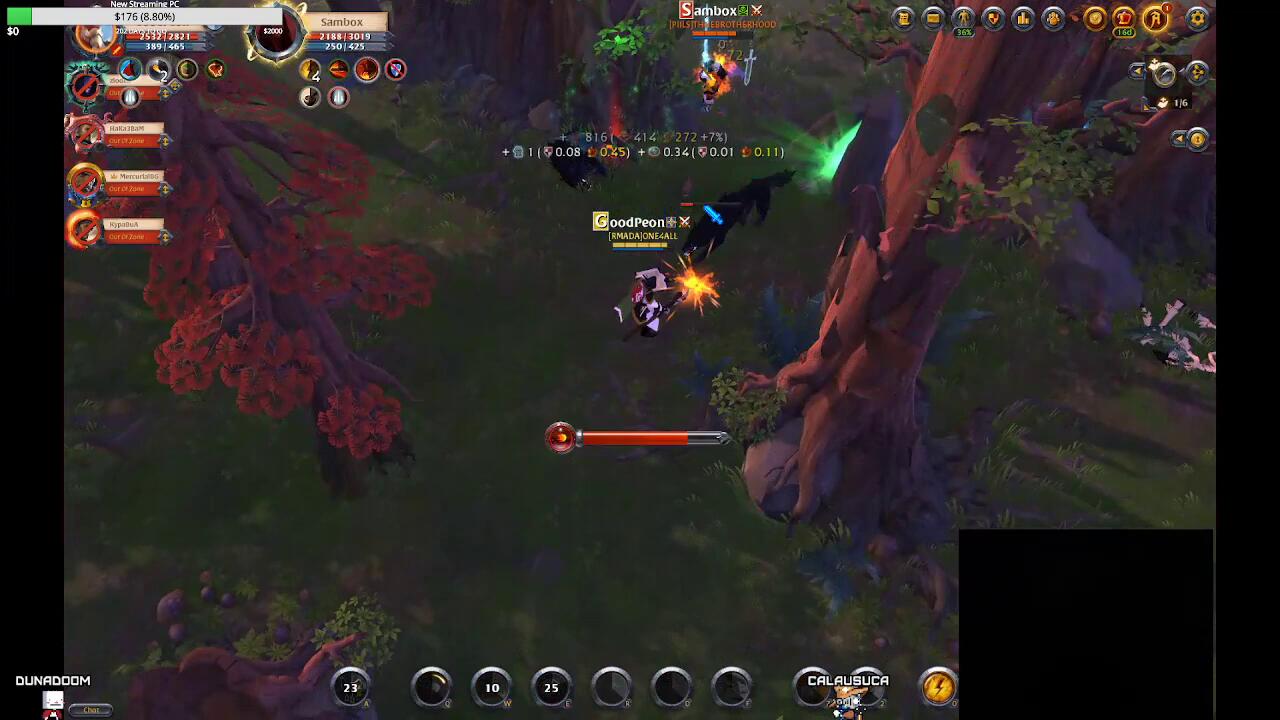1280x720 pixels.
Task: Open the Chat button
Action: click(x=91, y=709)
